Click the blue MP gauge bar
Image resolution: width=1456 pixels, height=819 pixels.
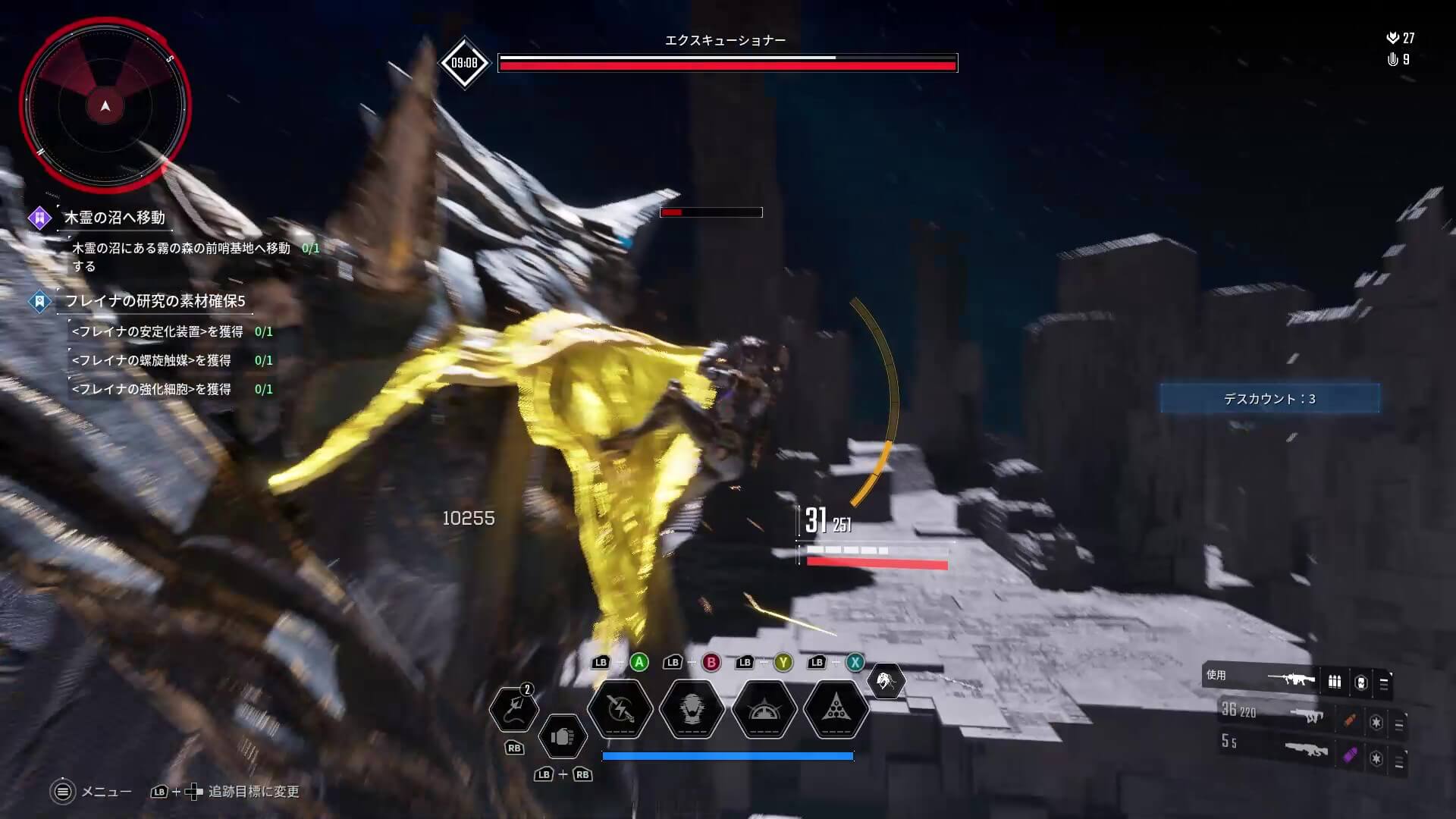click(x=728, y=755)
